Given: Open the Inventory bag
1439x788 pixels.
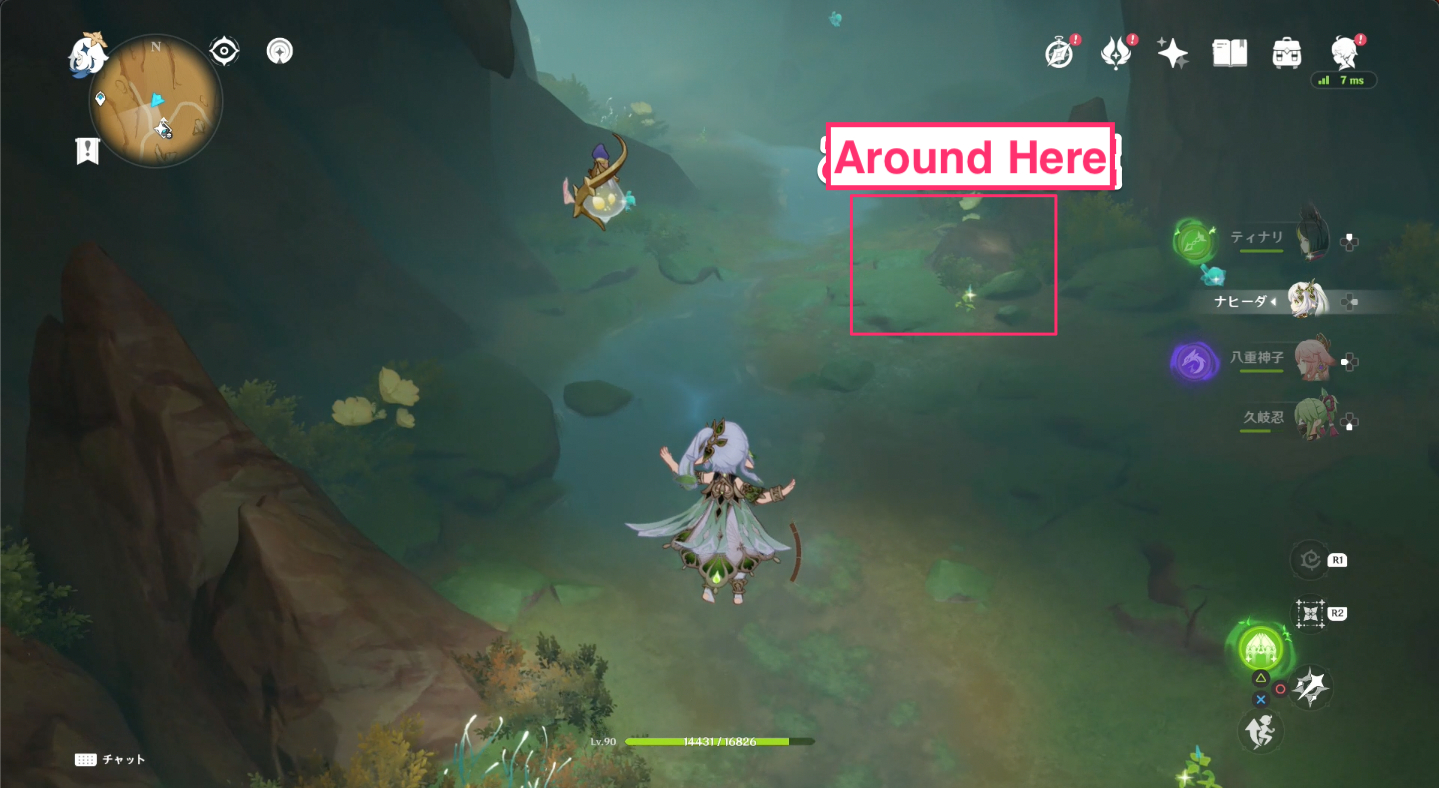Looking at the screenshot, I should tap(1286, 50).
